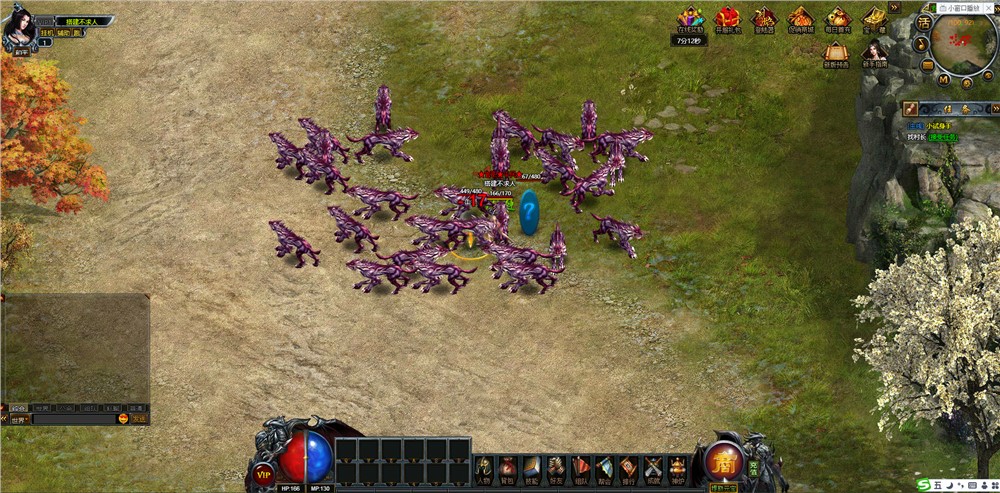Open the 好友 friends list
The height and width of the screenshot is (493, 1000).
point(556,468)
